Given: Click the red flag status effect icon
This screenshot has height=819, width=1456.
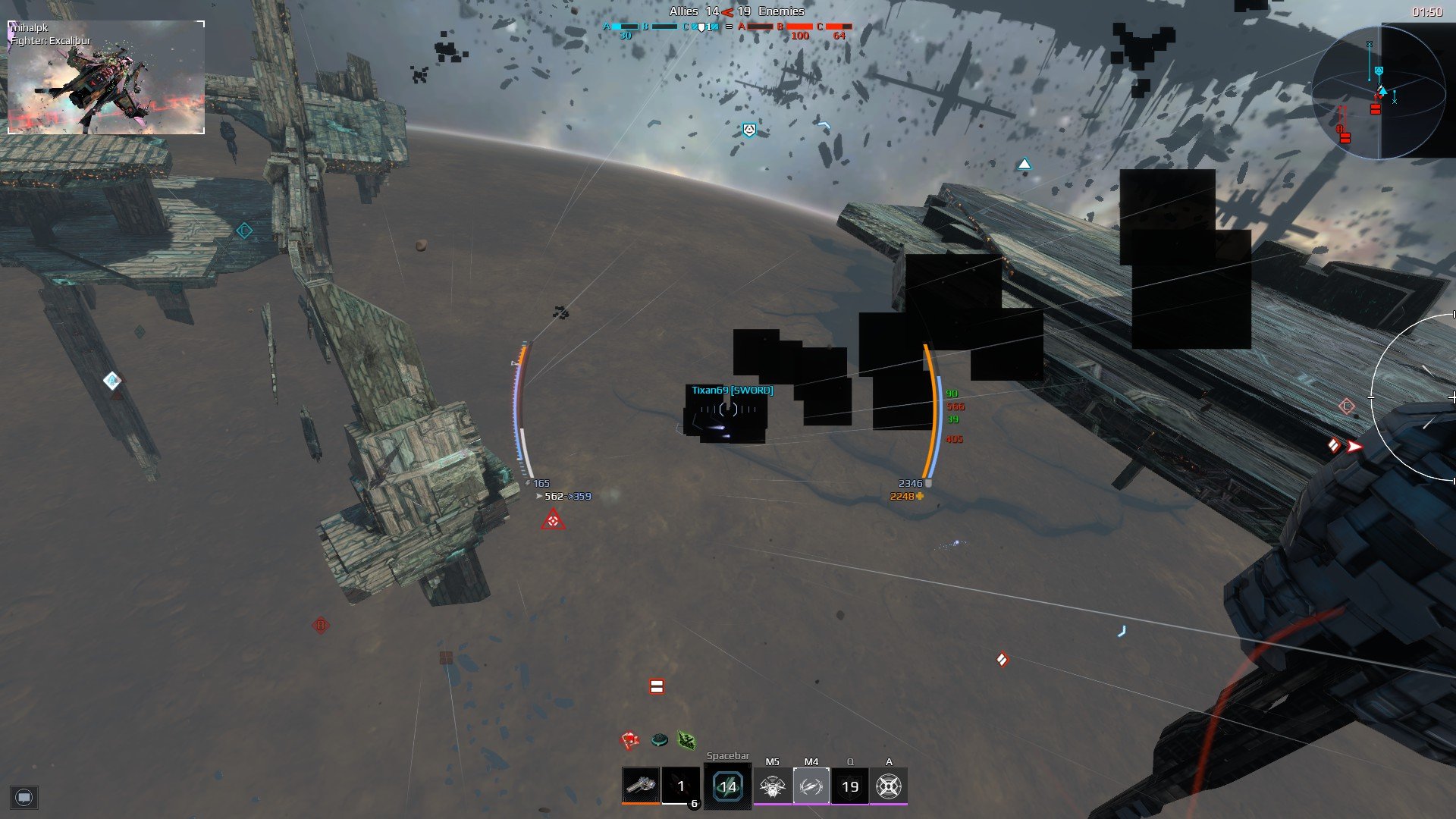Looking at the screenshot, I should point(629,739).
